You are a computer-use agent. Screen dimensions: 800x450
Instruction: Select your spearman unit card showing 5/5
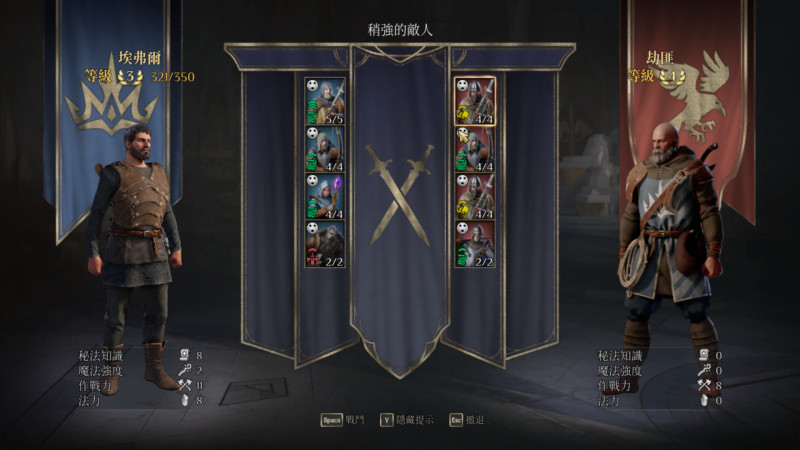pos(325,101)
